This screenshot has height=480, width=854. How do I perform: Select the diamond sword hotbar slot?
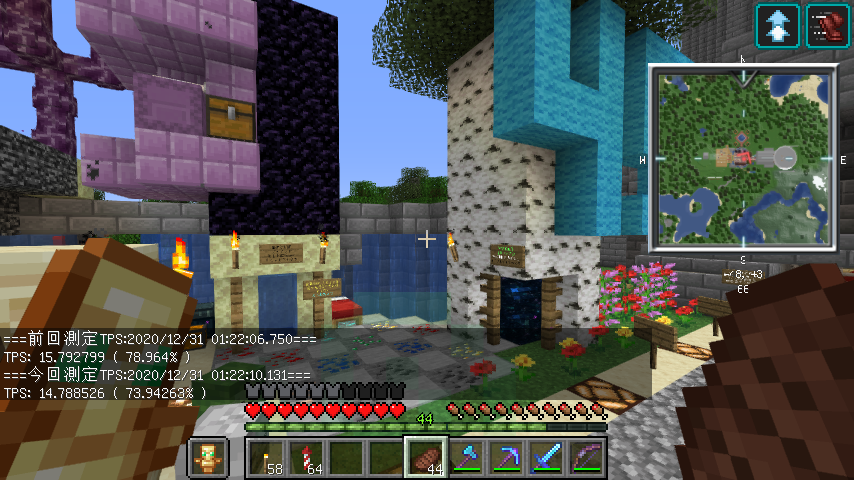click(545, 458)
